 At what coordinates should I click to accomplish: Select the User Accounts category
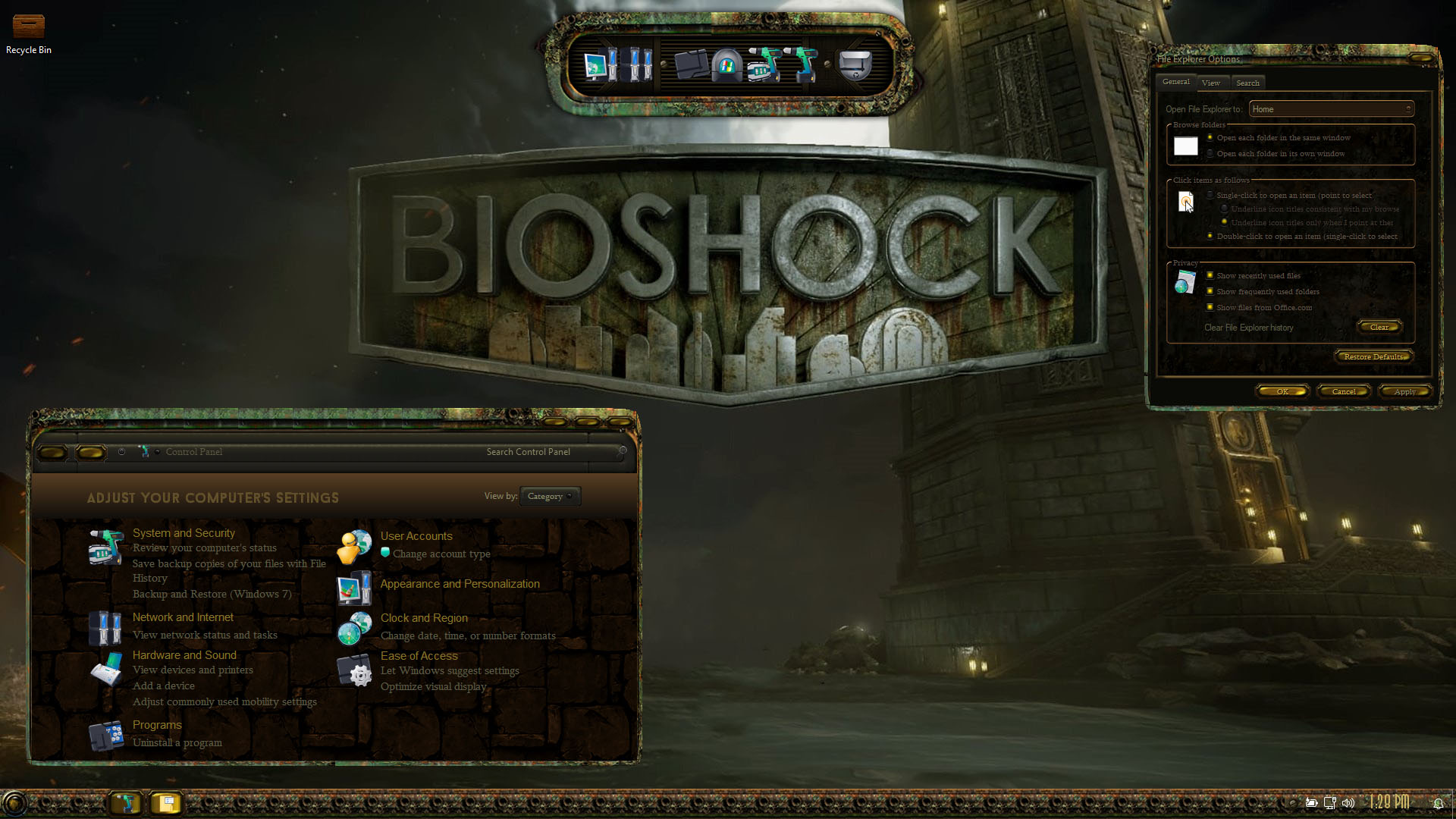416,536
